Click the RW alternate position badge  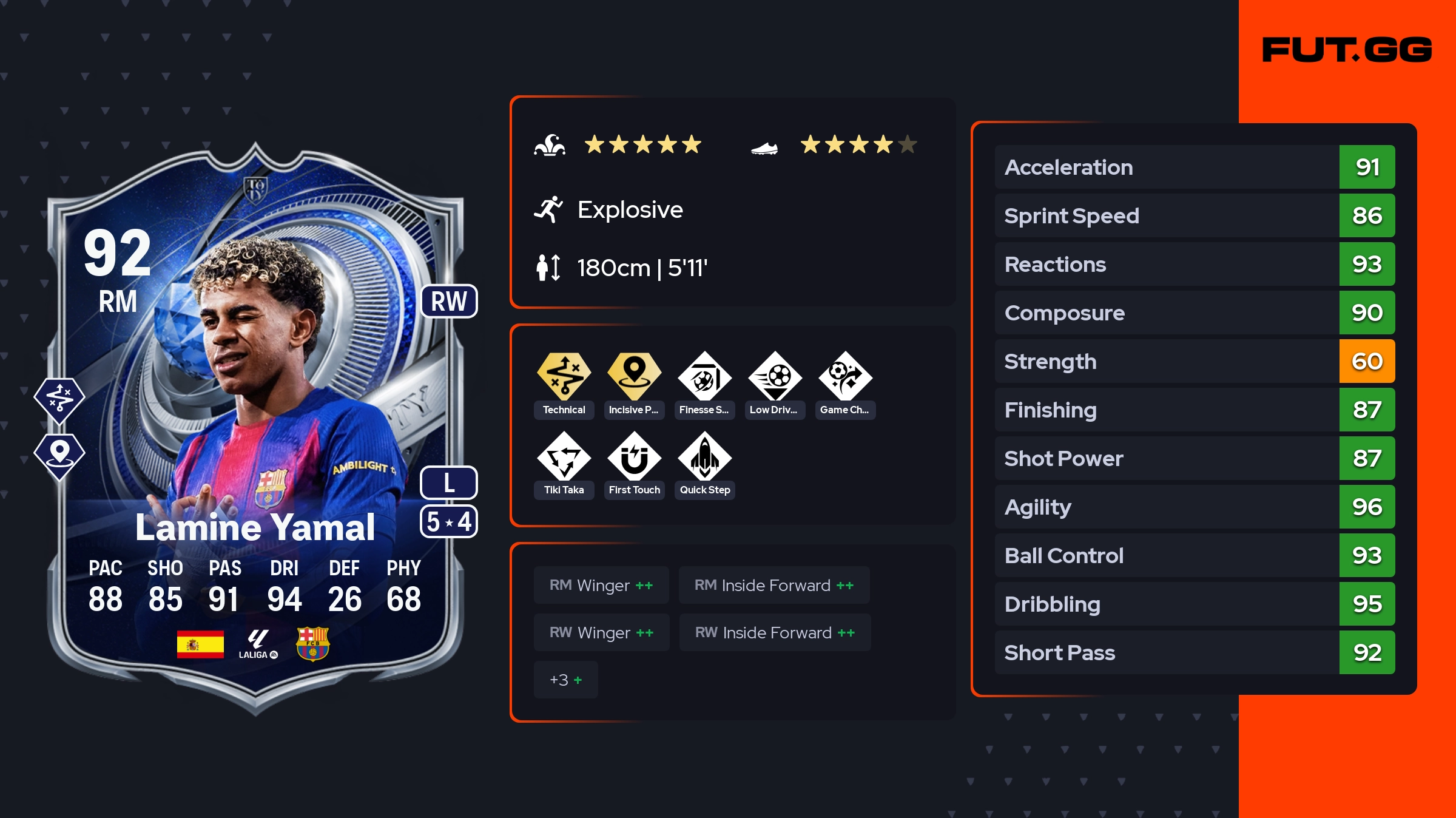click(449, 301)
